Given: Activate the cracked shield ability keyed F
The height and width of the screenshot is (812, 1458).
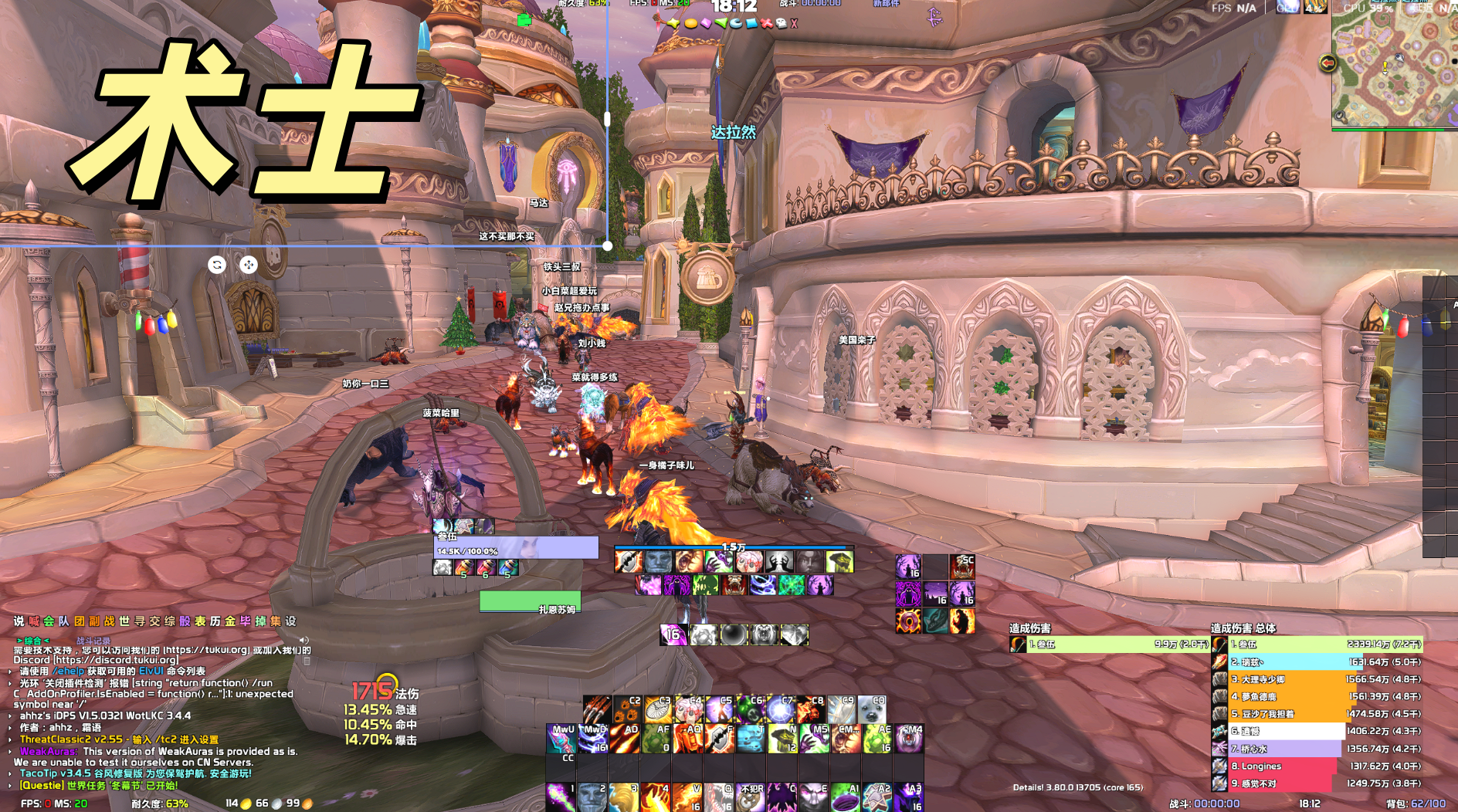Looking at the screenshot, I should (719, 739).
